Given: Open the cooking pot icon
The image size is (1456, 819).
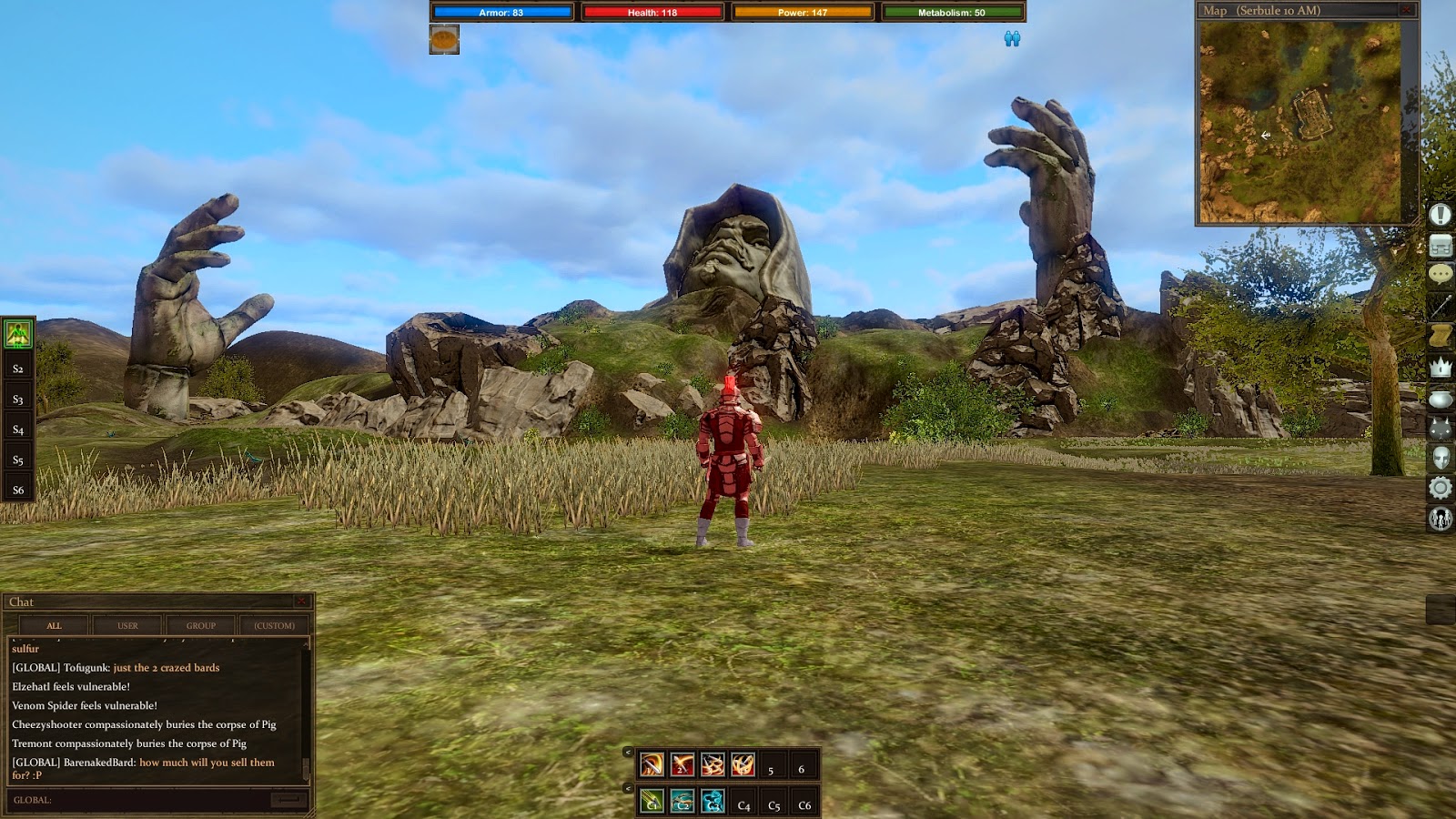Looking at the screenshot, I should tap(1440, 399).
